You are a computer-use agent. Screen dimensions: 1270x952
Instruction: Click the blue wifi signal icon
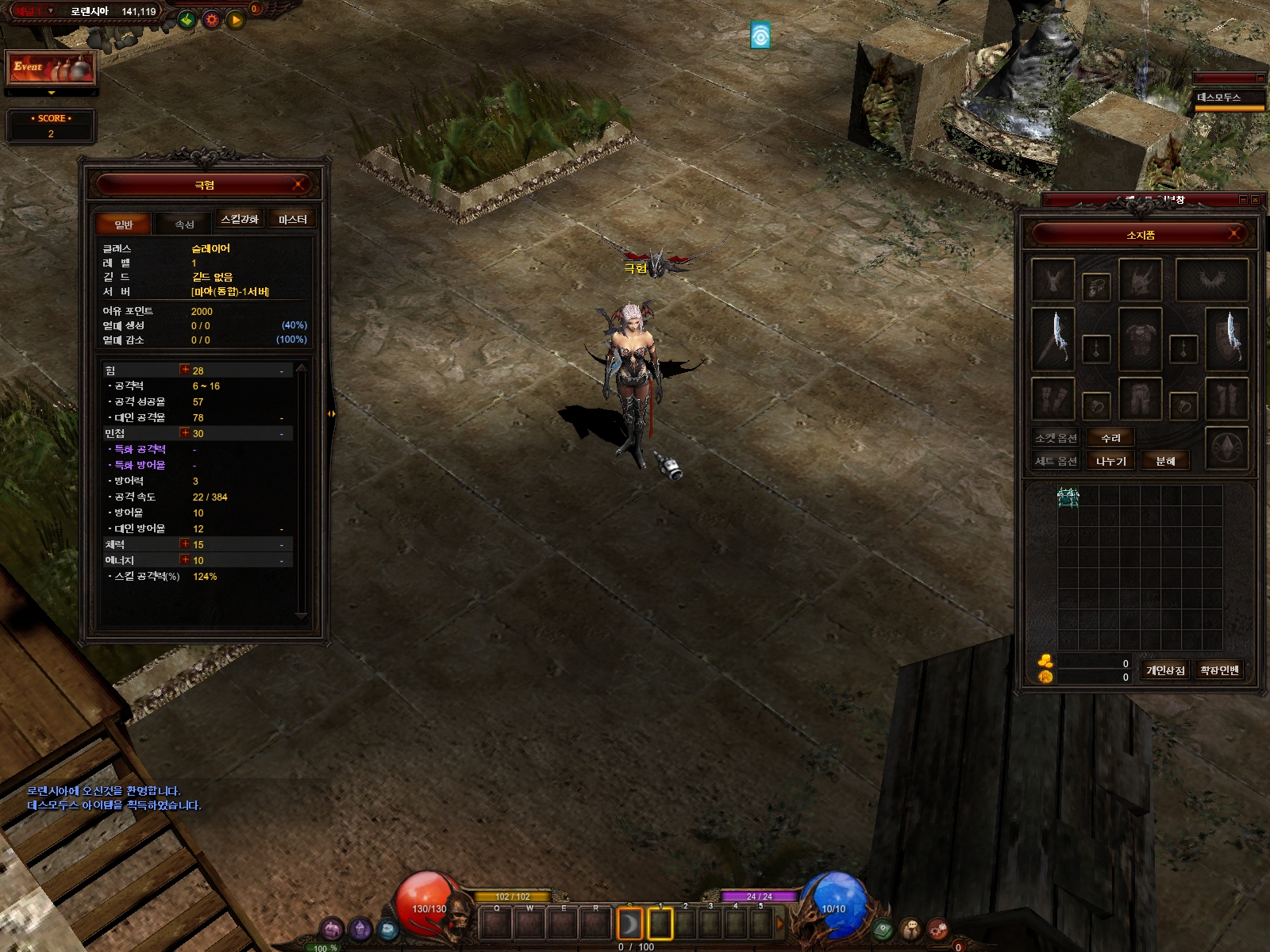tap(760, 36)
